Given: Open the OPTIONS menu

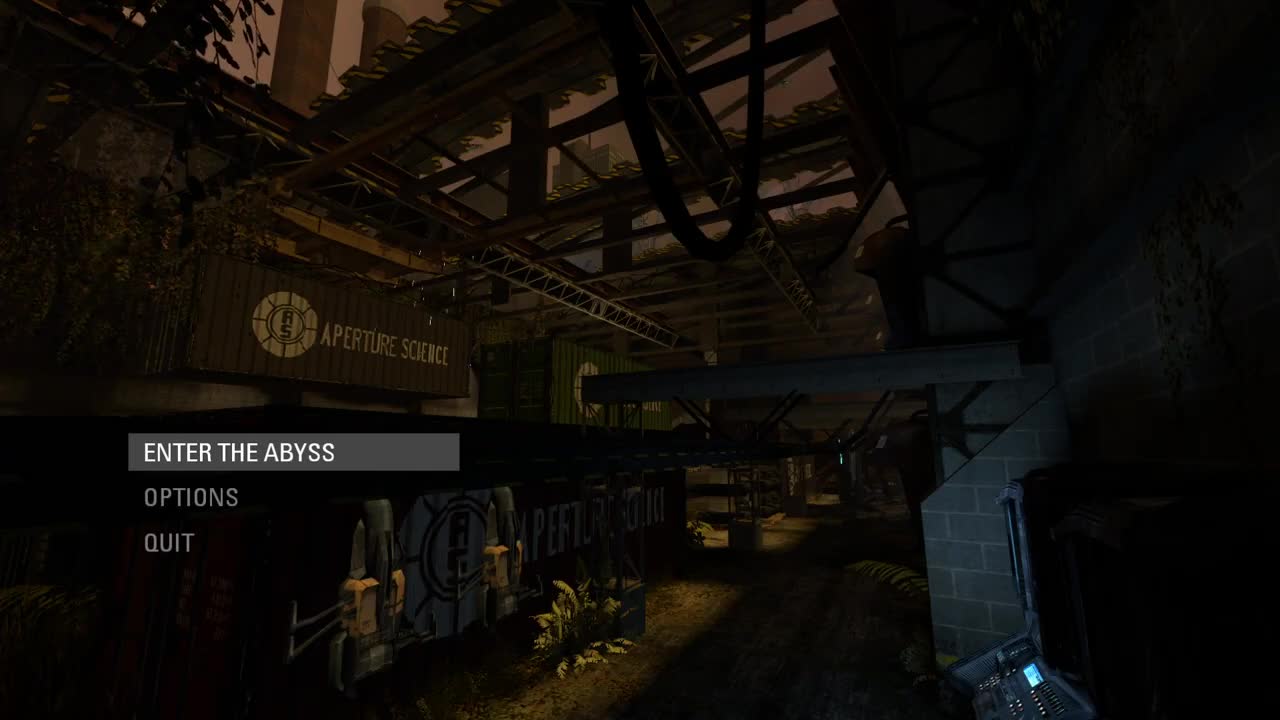Looking at the screenshot, I should pos(190,497).
